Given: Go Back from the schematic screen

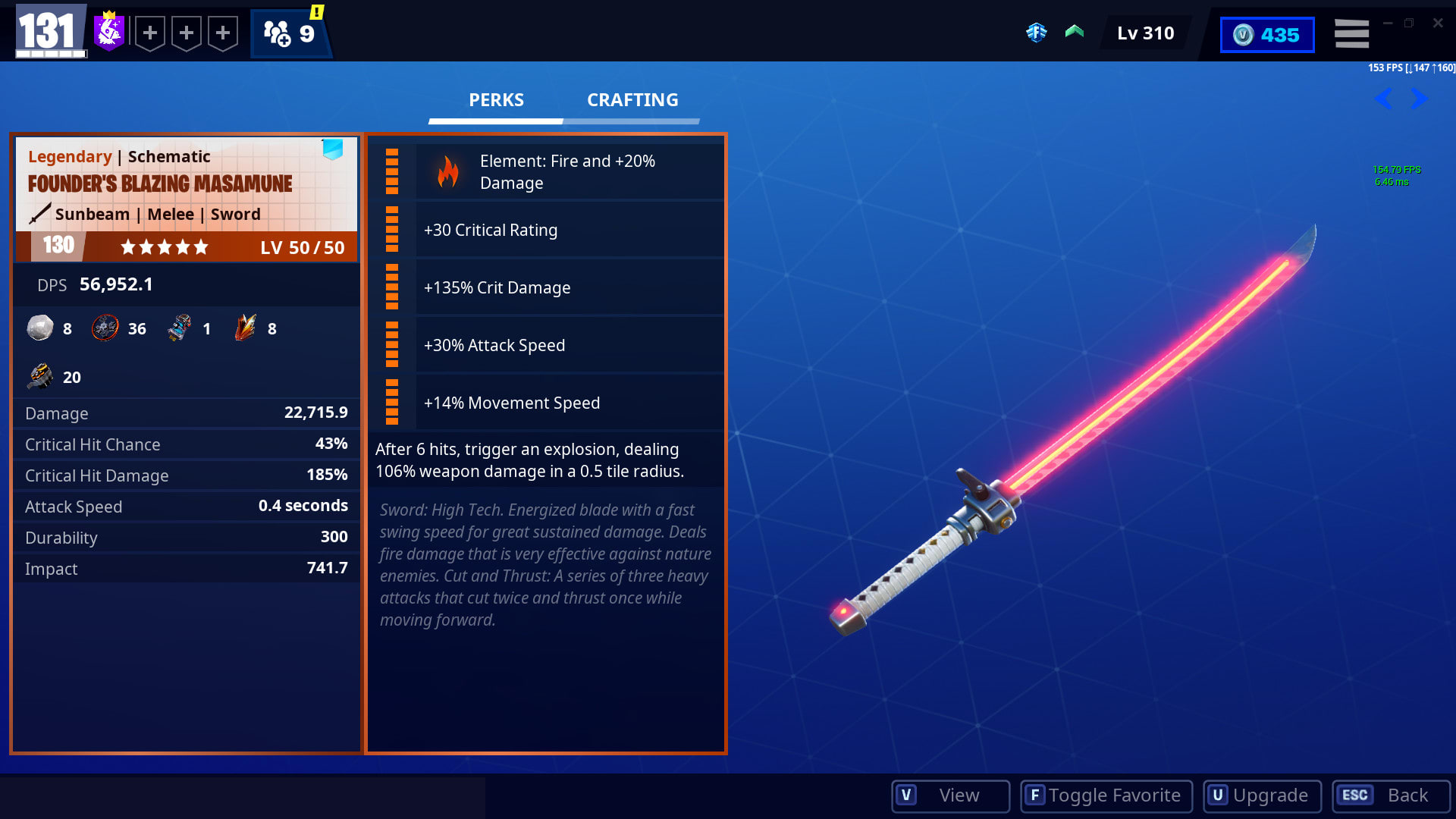Looking at the screenshot, I should [x=1391, y=795].
